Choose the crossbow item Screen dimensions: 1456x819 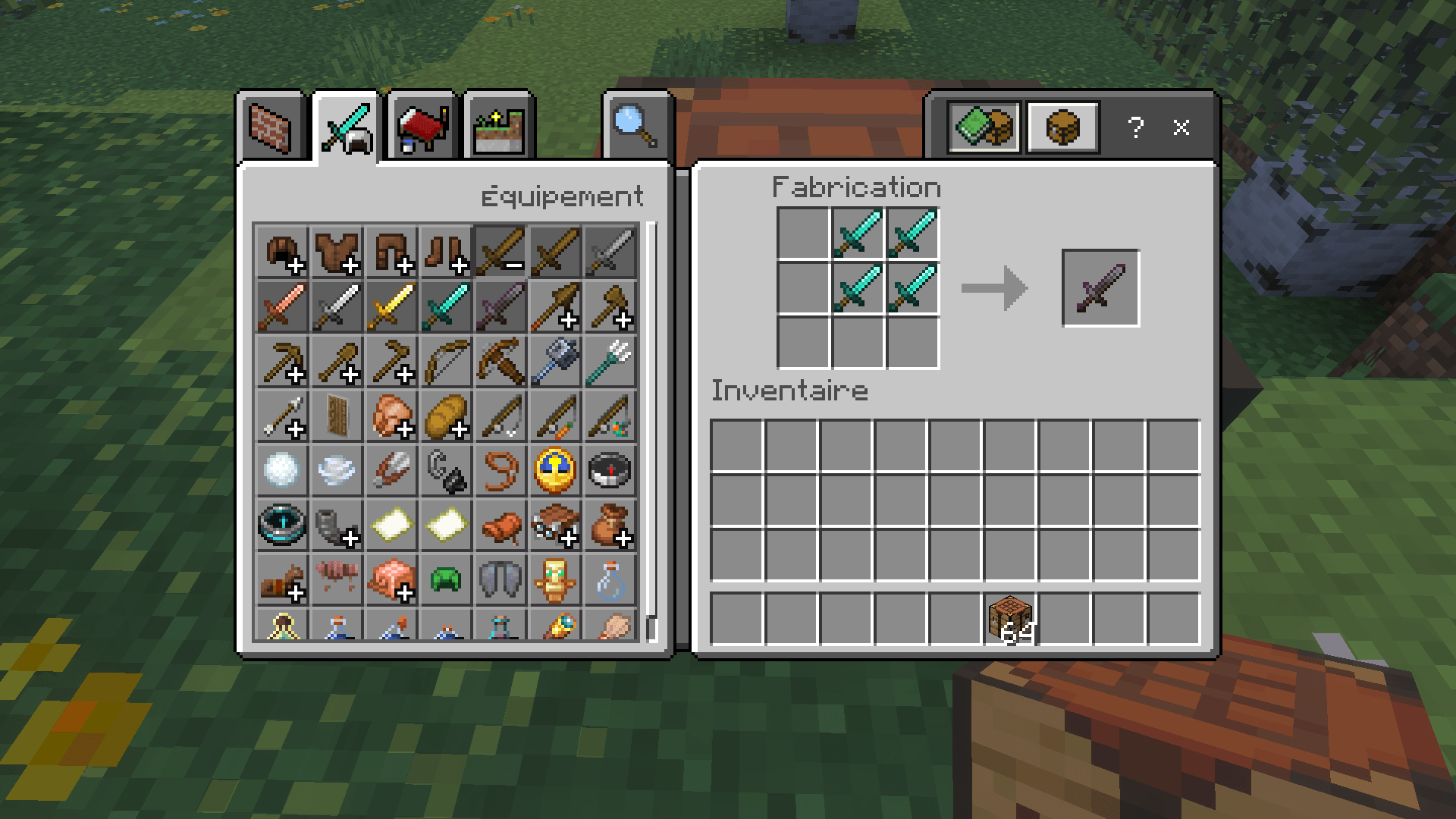coord(501,362)
